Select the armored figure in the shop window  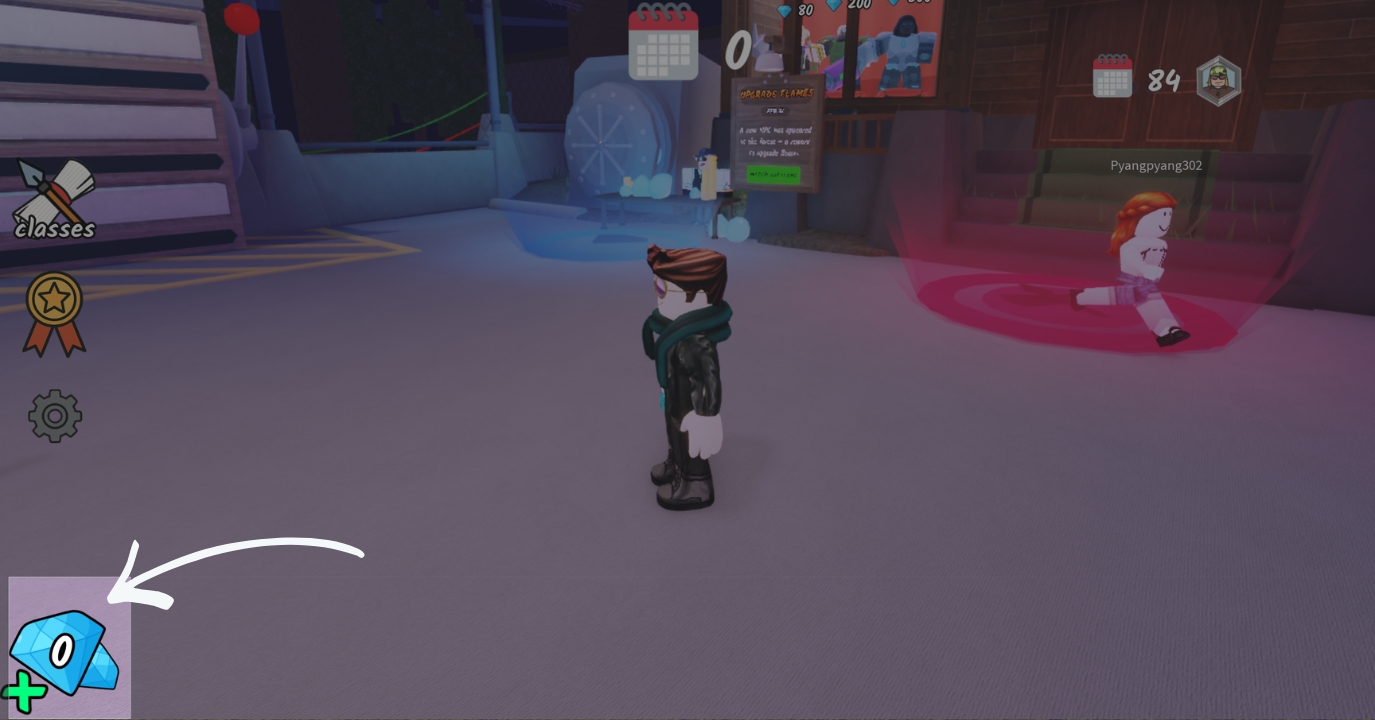[903, 50]
